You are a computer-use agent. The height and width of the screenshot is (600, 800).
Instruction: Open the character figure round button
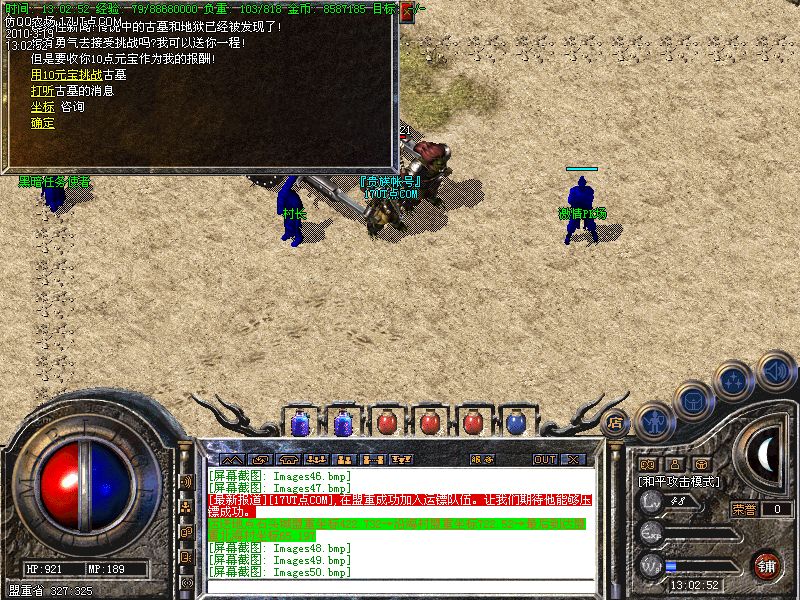tap(655, 421)
